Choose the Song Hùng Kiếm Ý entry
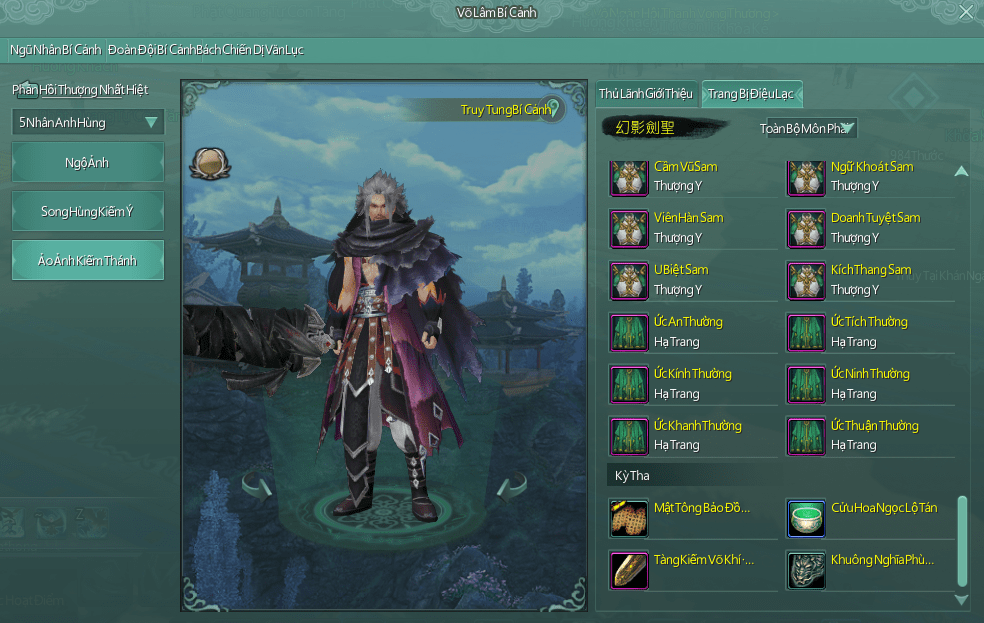The width and height of the screenshot is (984, 623). coord(88,211)
